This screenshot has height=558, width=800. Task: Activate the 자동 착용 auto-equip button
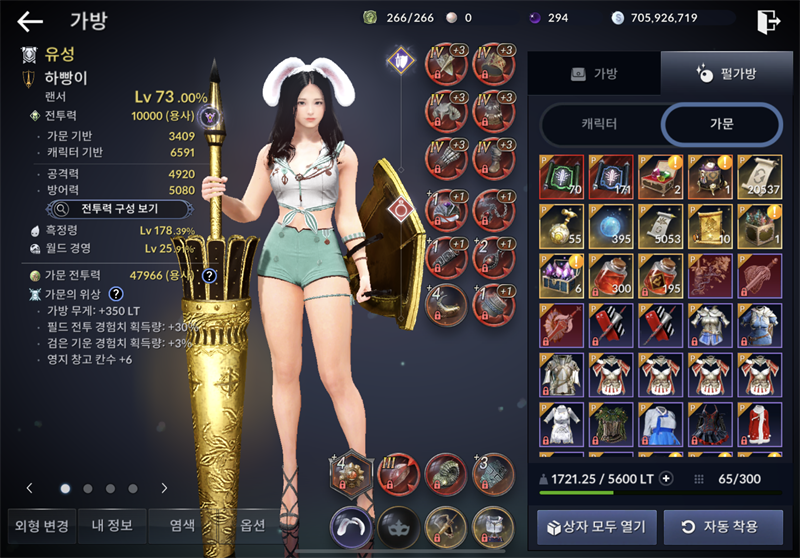(721, 526)
